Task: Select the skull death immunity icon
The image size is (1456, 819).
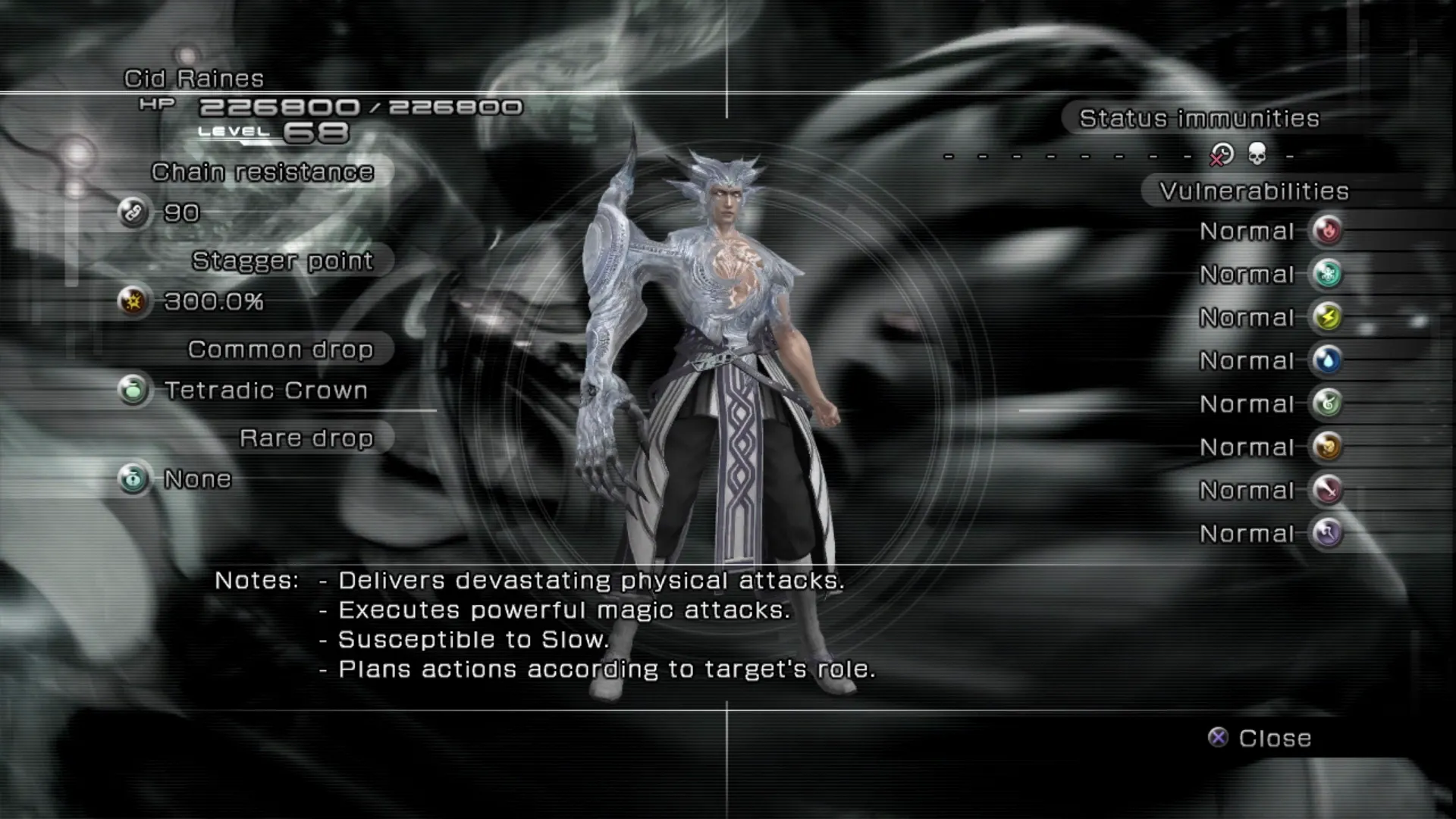Action: point(1257,155)
